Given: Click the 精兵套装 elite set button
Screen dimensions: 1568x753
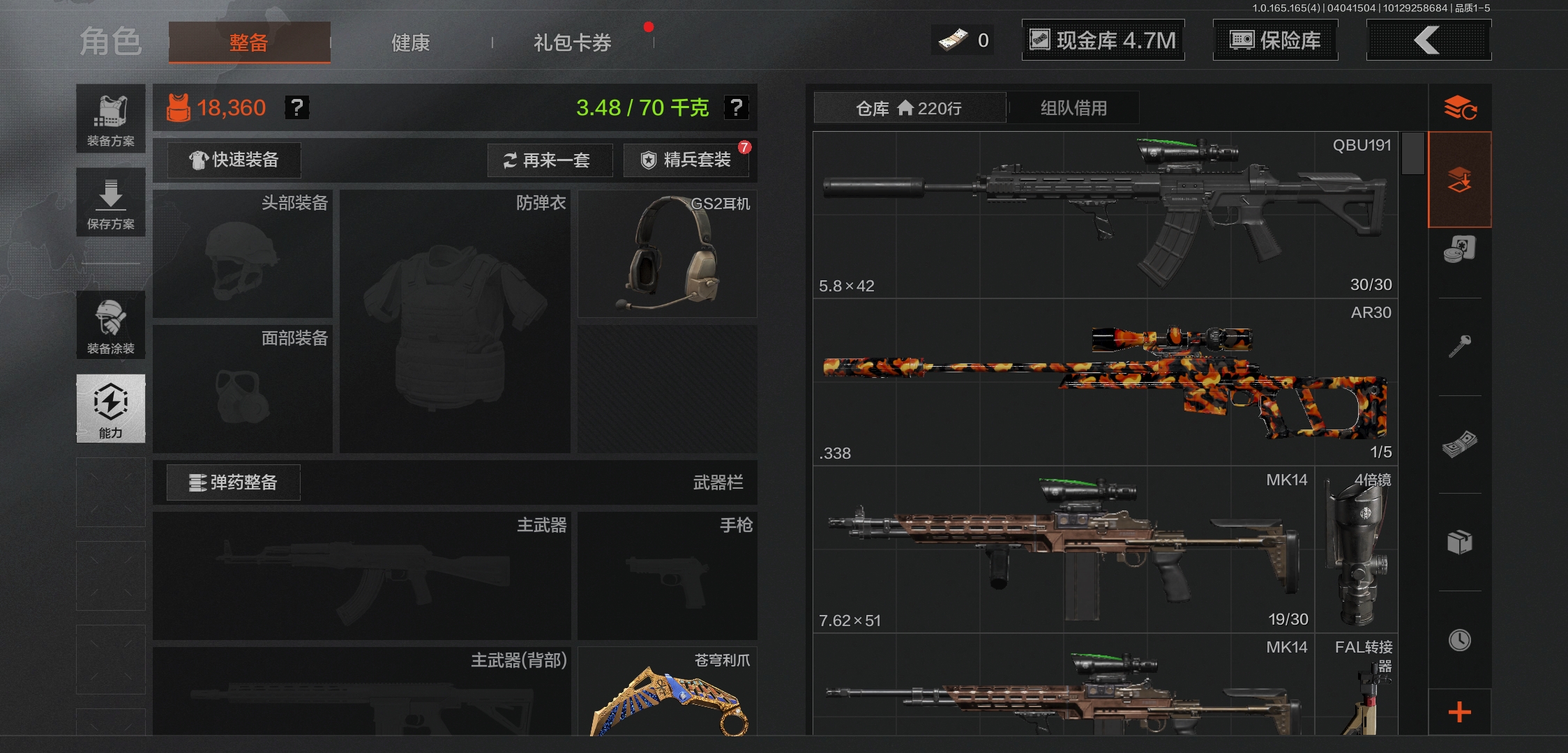Looking at the screenshot, I should click(686, 160).
